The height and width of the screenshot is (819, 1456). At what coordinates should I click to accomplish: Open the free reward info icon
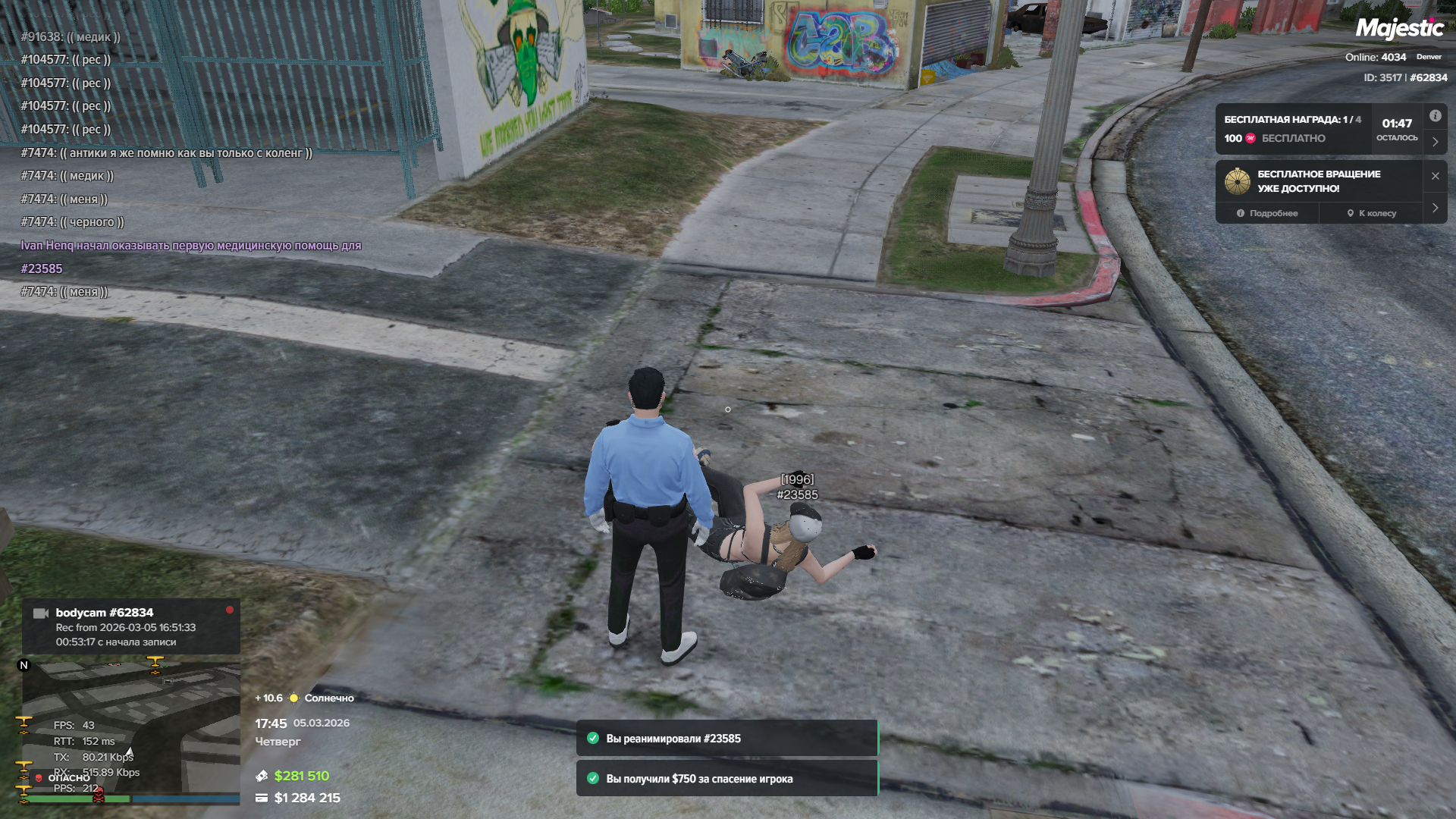[x=1435, y=116]
